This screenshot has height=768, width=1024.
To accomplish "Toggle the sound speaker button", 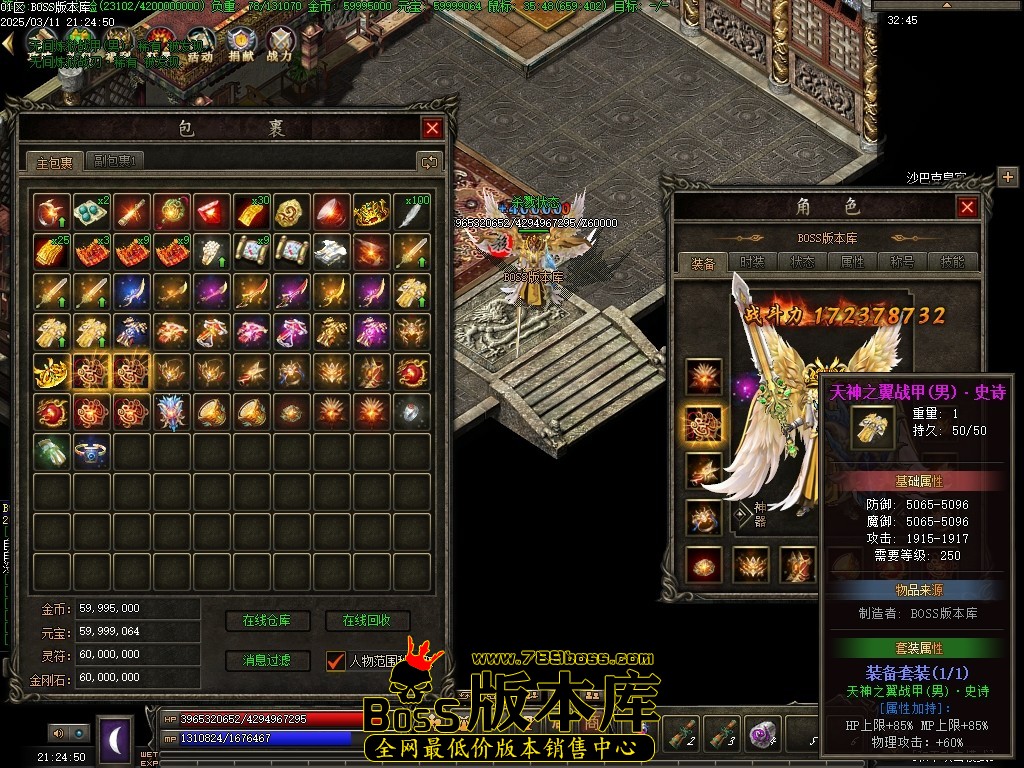I will pos(57,733).
